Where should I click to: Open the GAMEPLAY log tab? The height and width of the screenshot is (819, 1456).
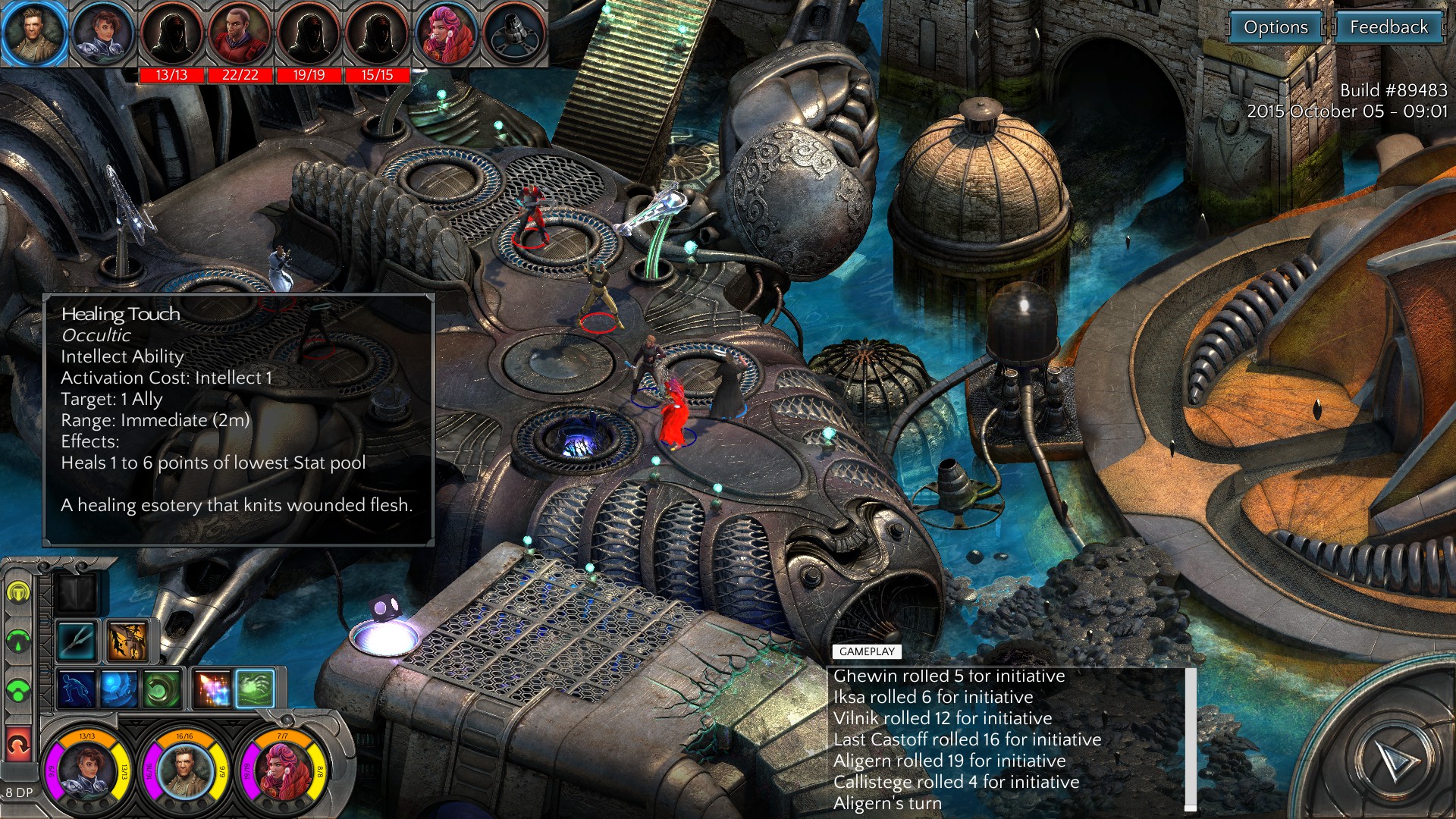pos(867,651)
